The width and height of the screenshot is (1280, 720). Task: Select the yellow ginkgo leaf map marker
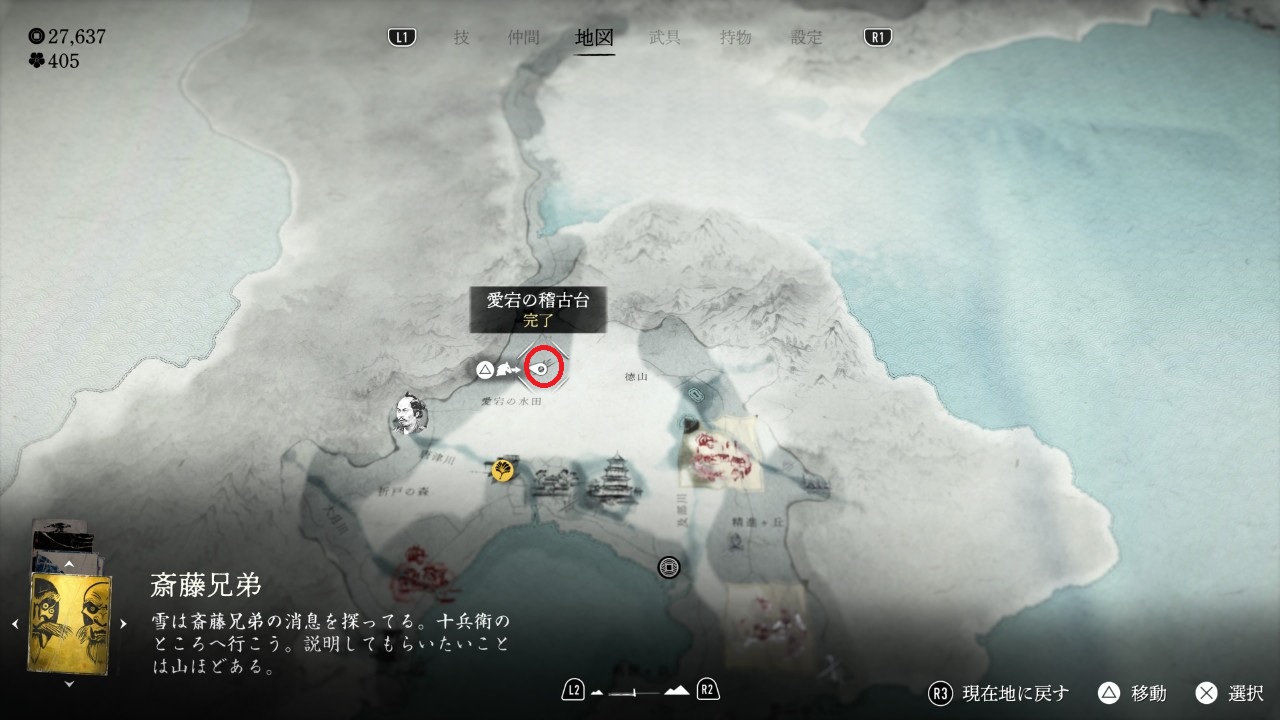pyautogui.click(x=504, y=470)
